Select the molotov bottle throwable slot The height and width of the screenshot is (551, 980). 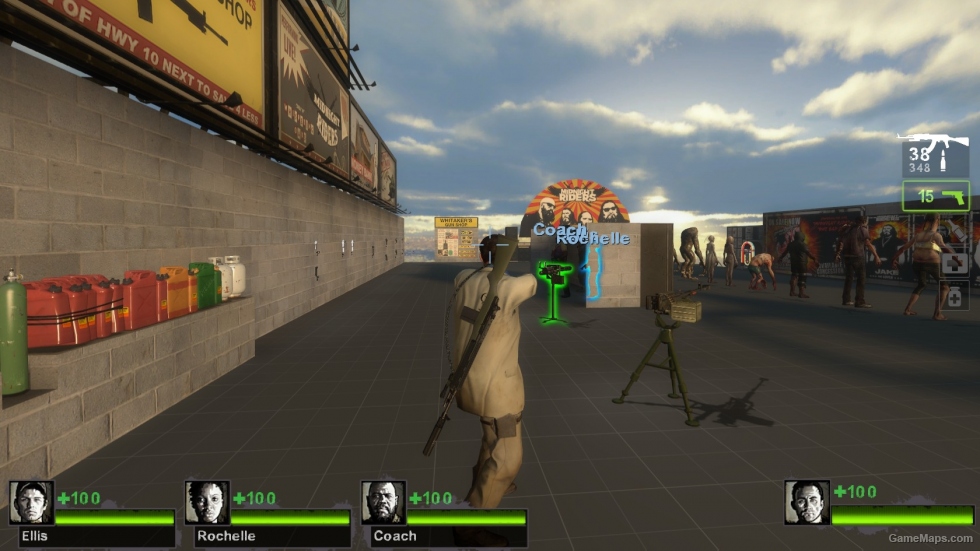(x=955, y=233)
